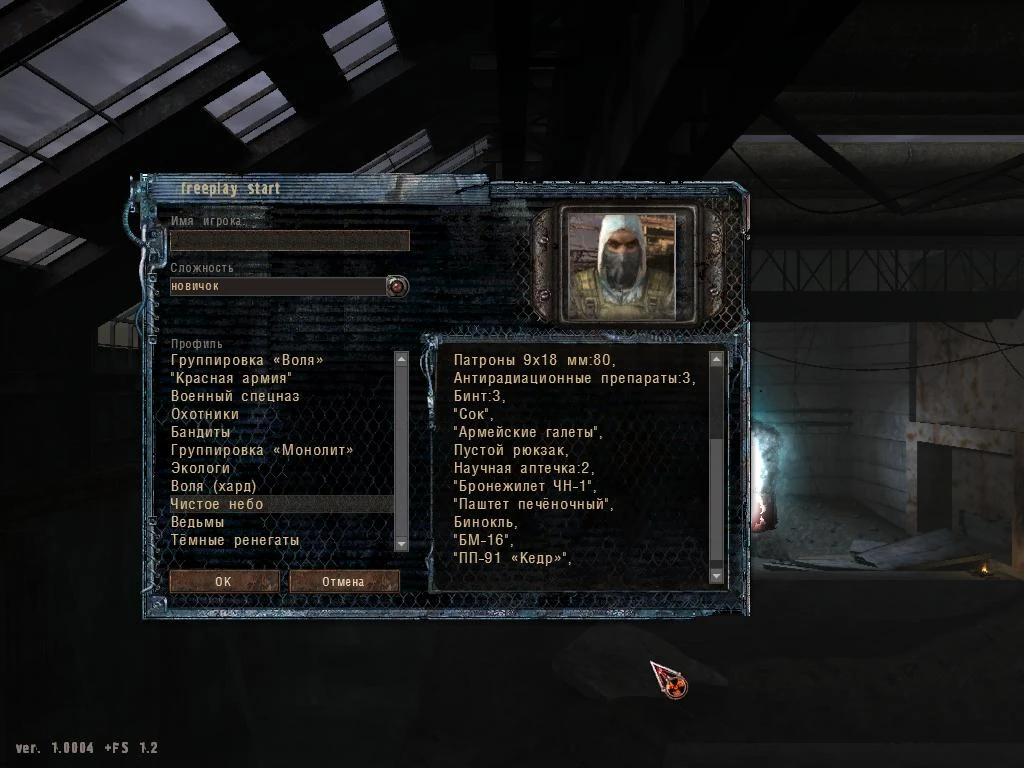Cancel with the Отмена button
The width and height of the screenshot is (1024, 768).
pyautogui.click(x=344, y=581)
